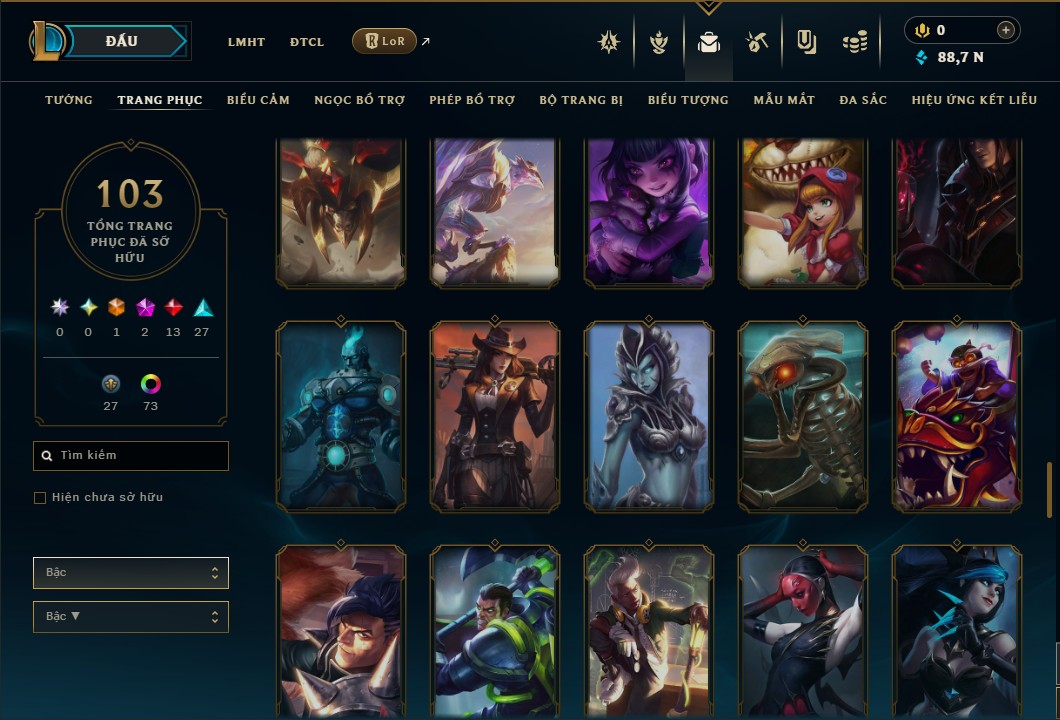Image resolution: width=1060 pixels, height=720 pixels.
Task: Switch to ĐTCL game mode
Action: pyautogui.click(x=307, y=42)
